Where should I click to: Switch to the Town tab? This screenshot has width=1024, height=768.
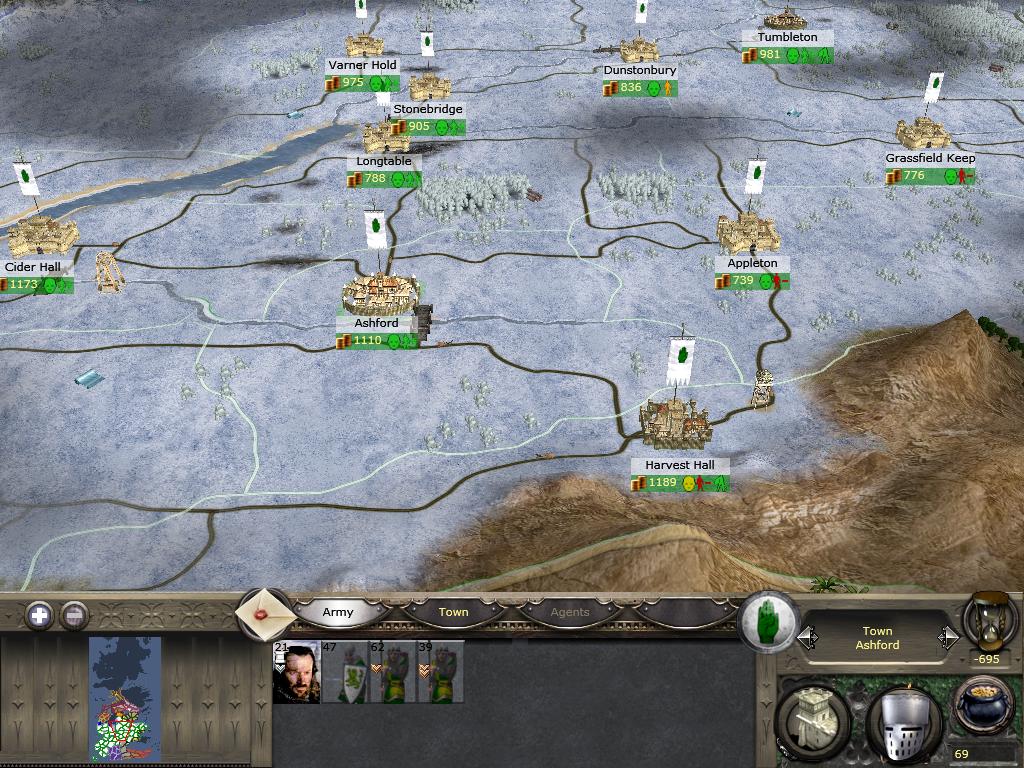(453, 612)
